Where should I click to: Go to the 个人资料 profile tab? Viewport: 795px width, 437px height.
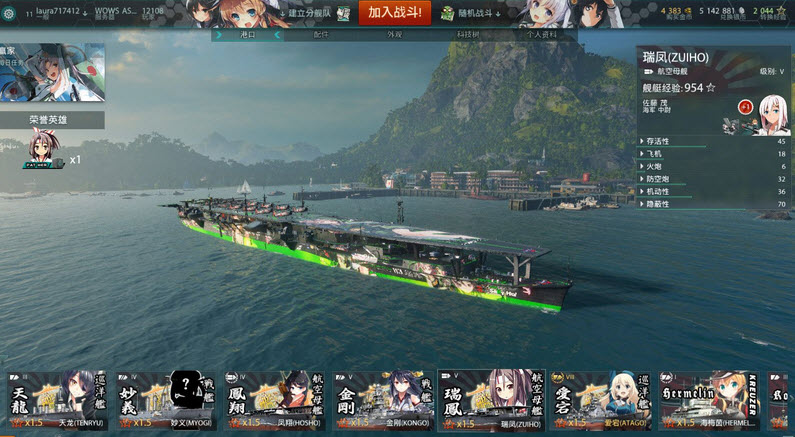(x=540, y=34)
